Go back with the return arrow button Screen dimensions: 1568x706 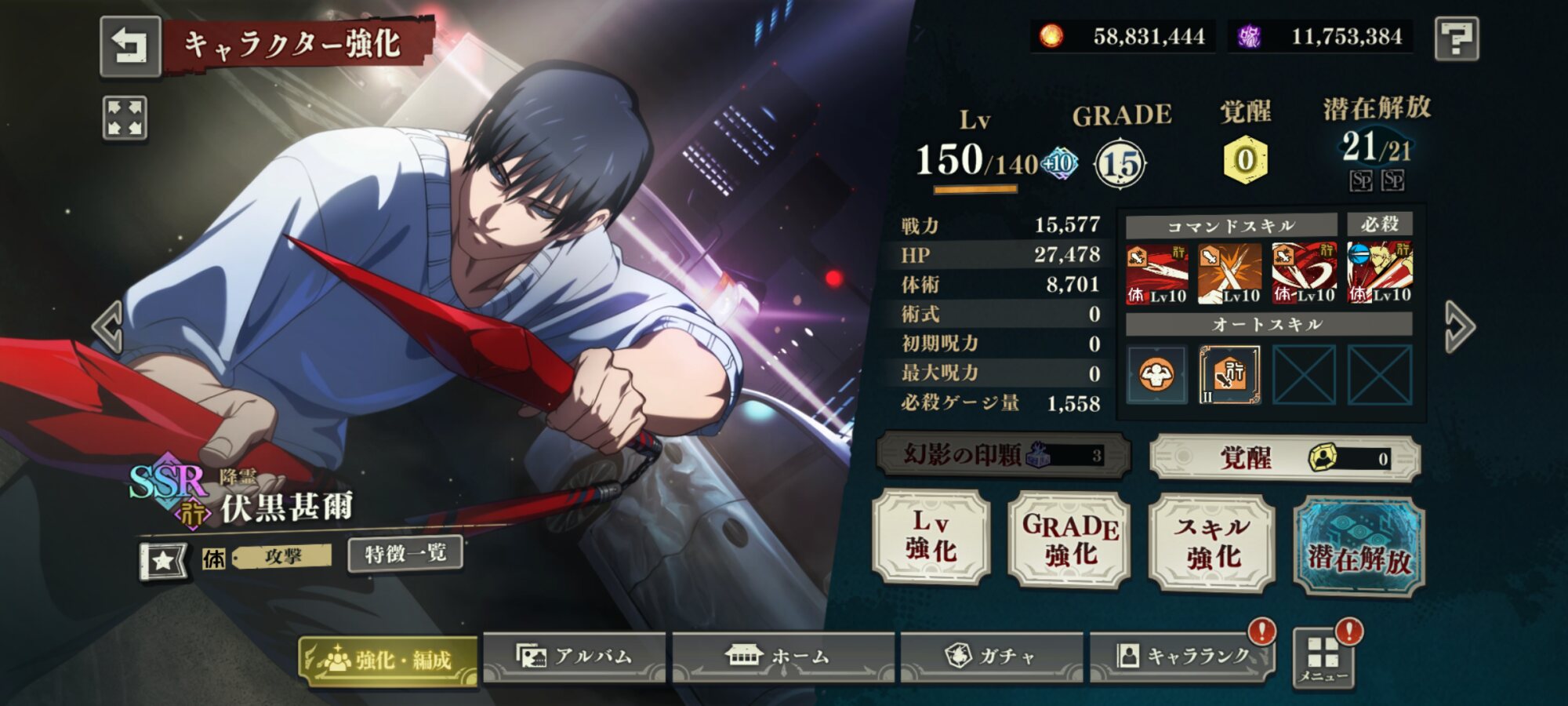(x=130, y=46)
